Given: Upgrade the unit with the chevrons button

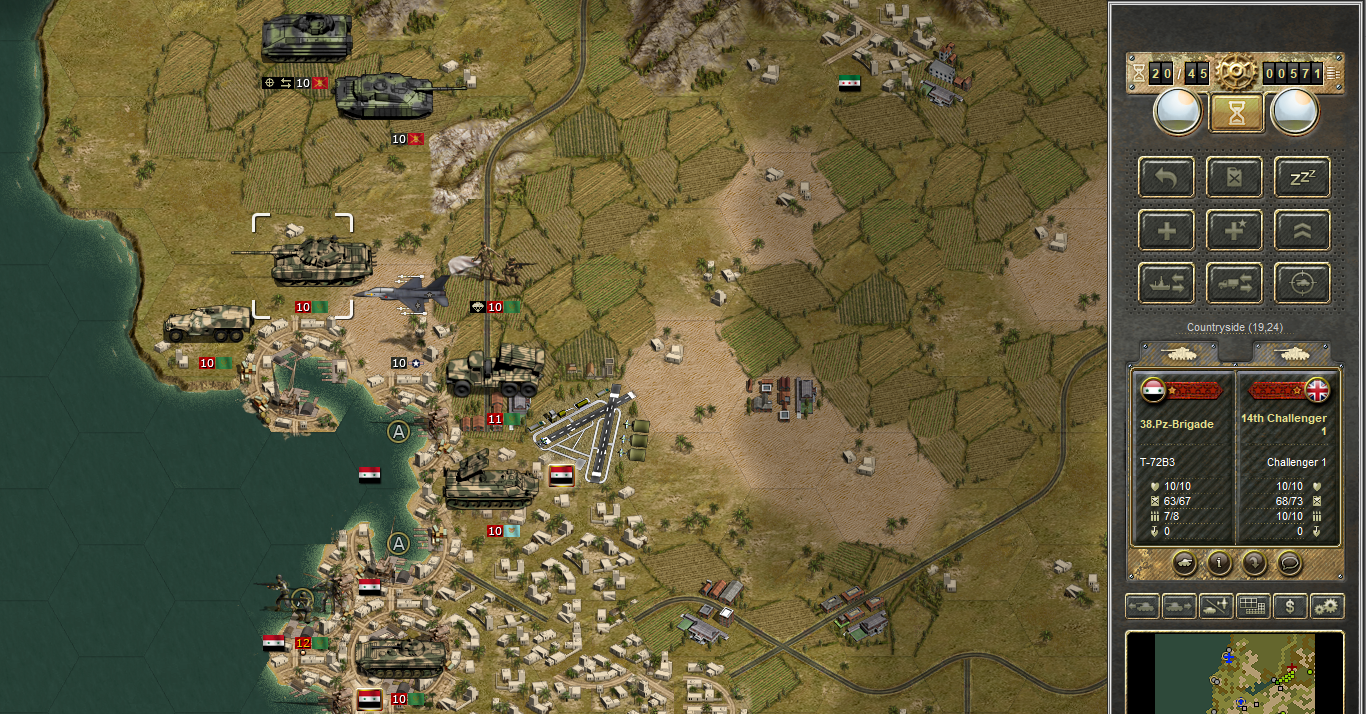Looking at the screenshot, I should [x=1302, y=231].
